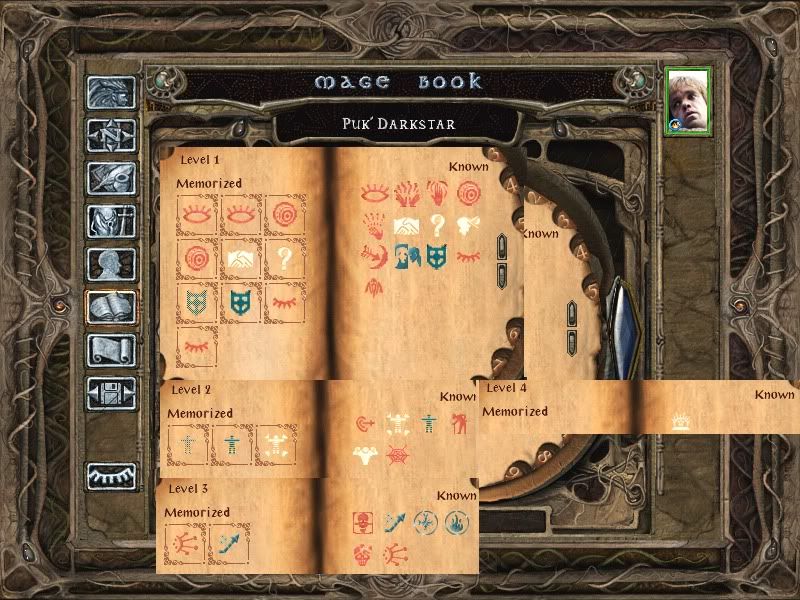Image resolution: width=800 pixels, height=600 pixels.
Task: Select the known Level 2 target spell icon
Action: 366,423
